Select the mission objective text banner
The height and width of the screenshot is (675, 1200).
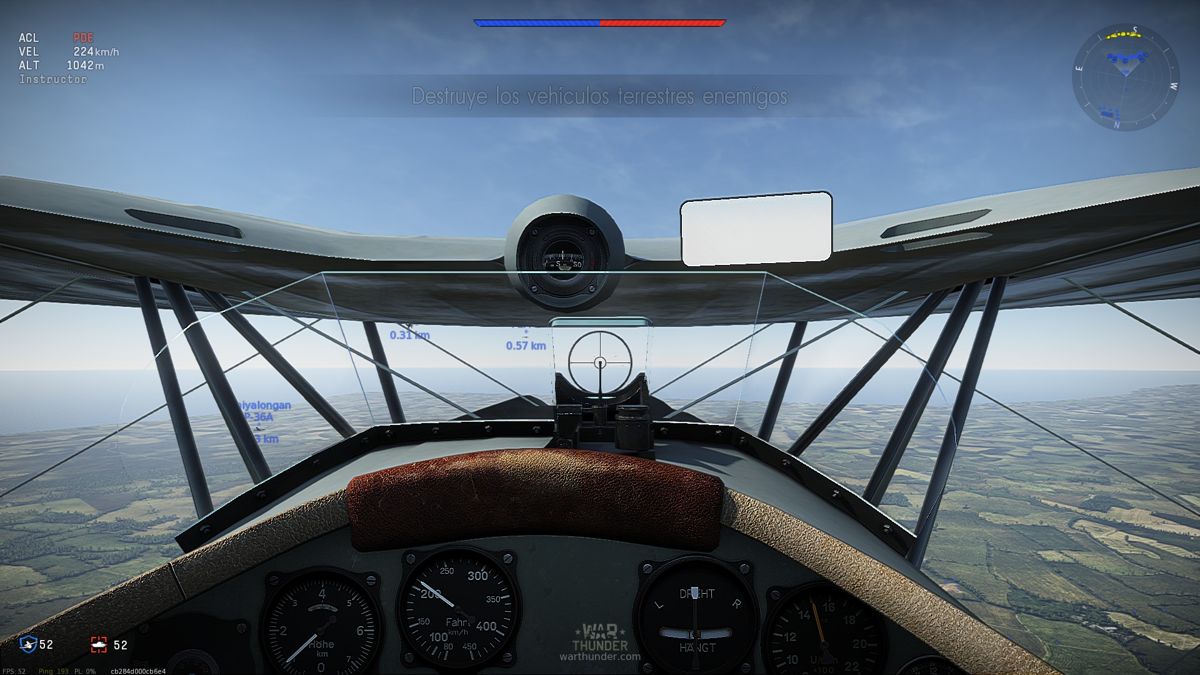pos(599,97)
